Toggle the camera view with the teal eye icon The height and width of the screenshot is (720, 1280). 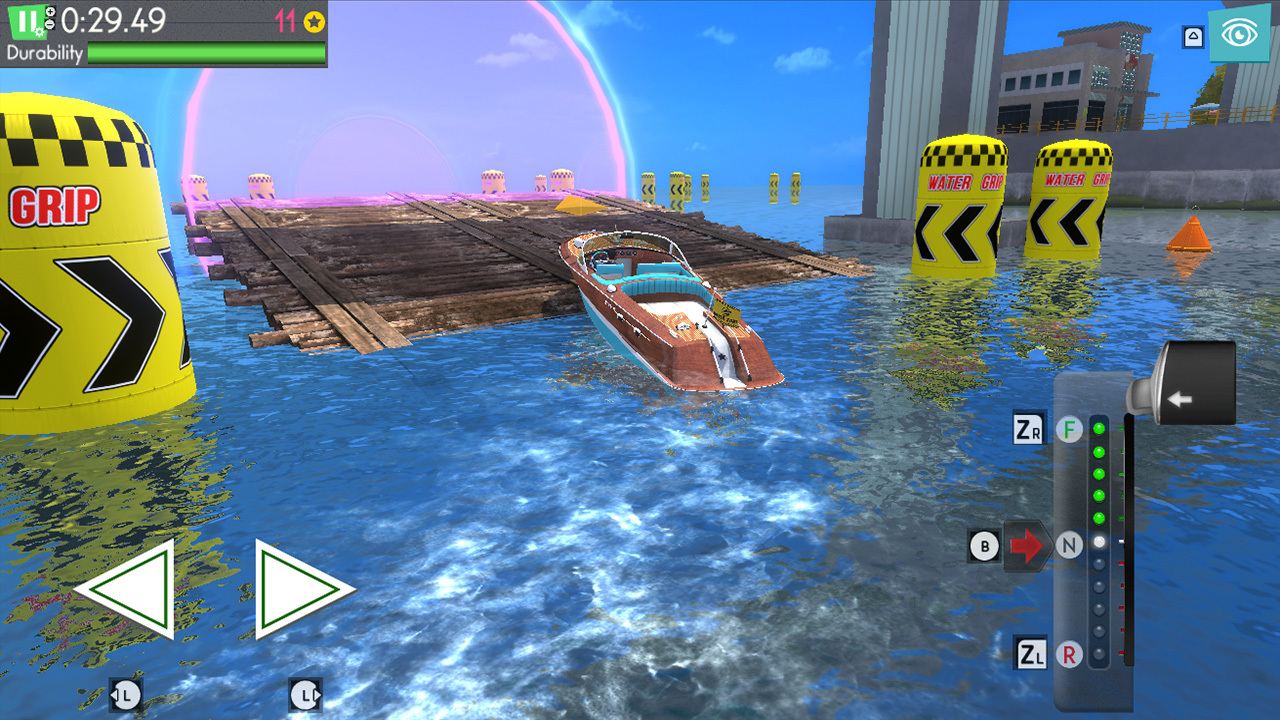pos(1242,34)
